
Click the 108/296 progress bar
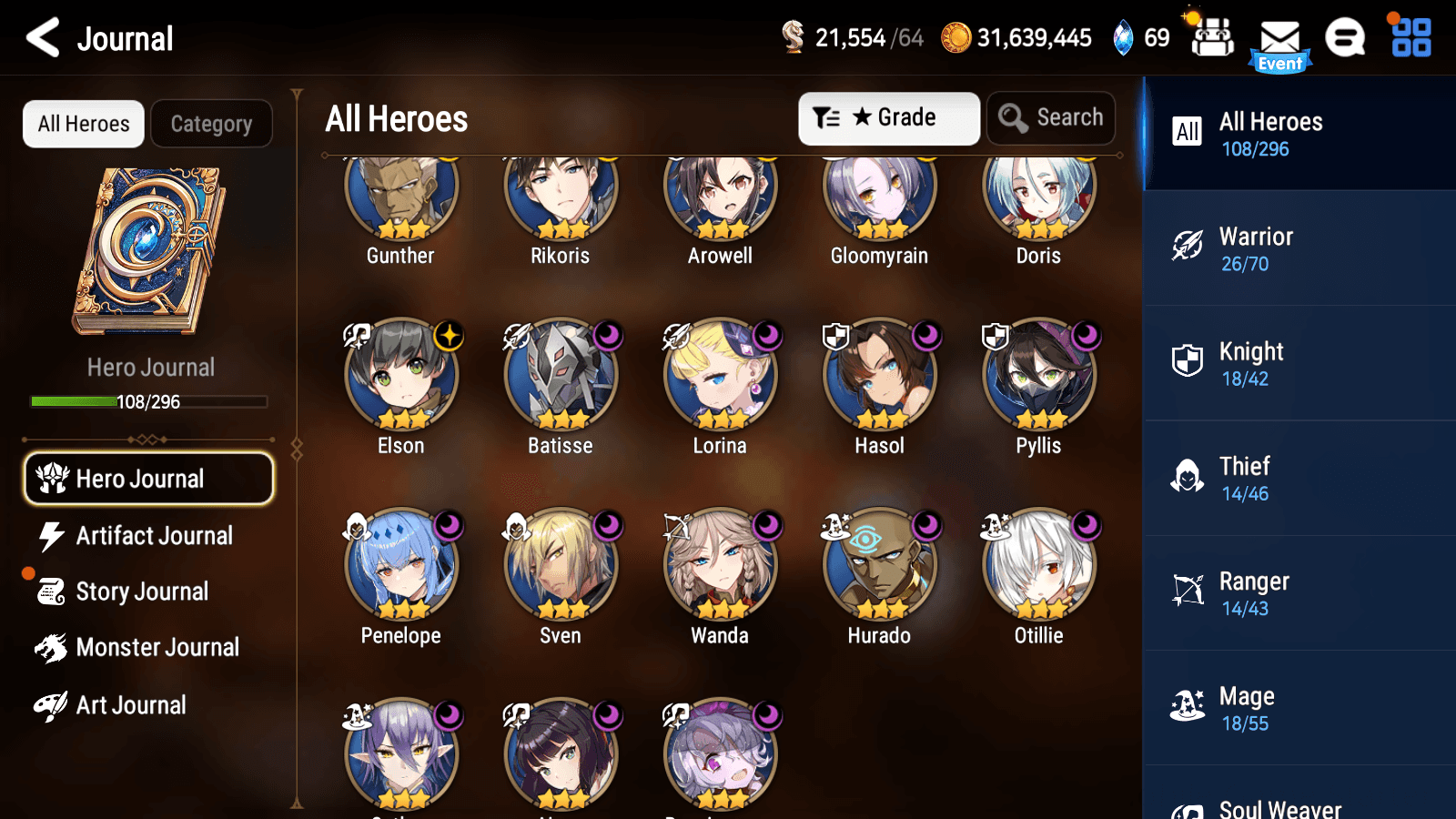pyautogui.click(x=148, y=401)
